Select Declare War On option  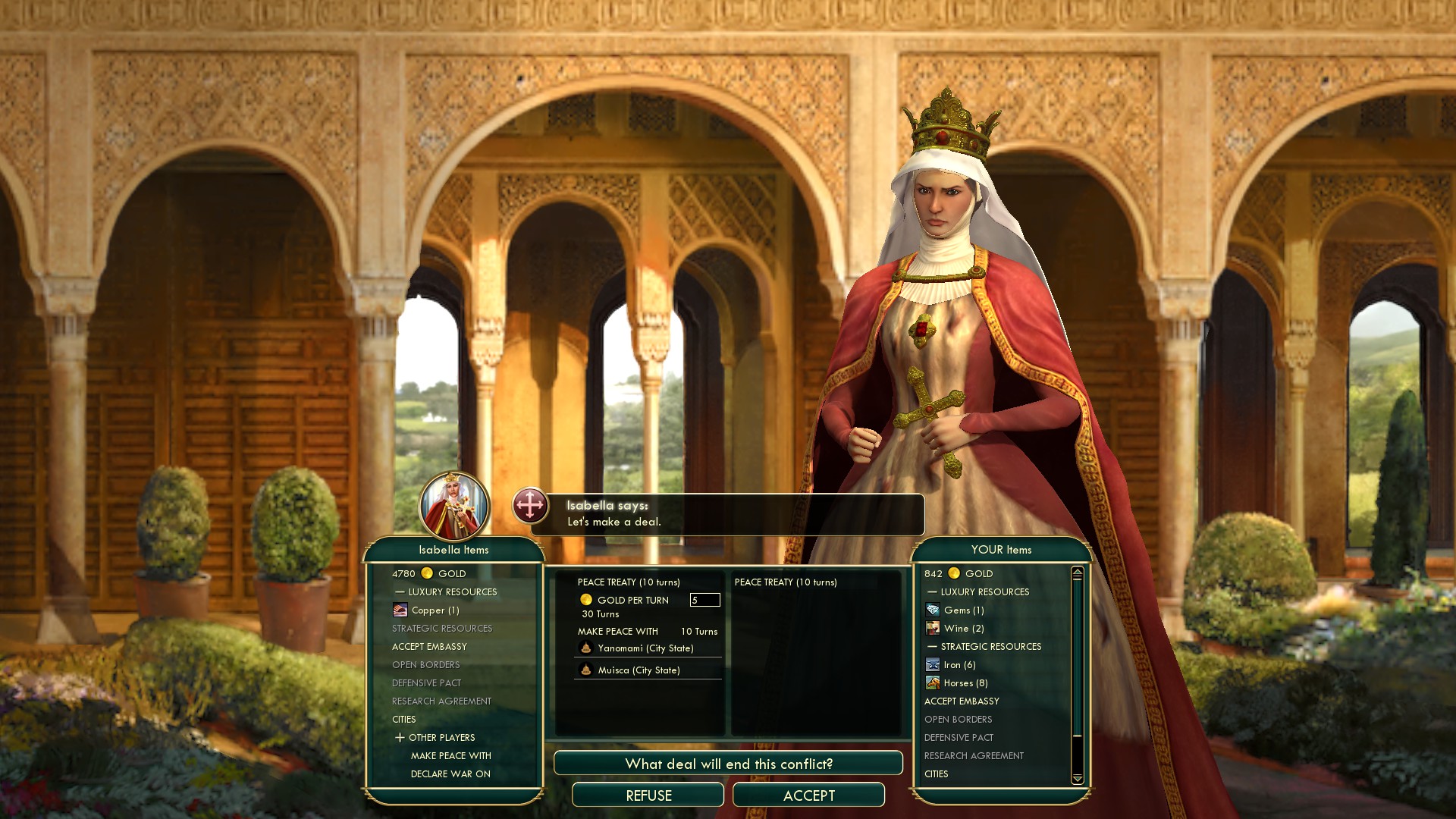[450, 774]
